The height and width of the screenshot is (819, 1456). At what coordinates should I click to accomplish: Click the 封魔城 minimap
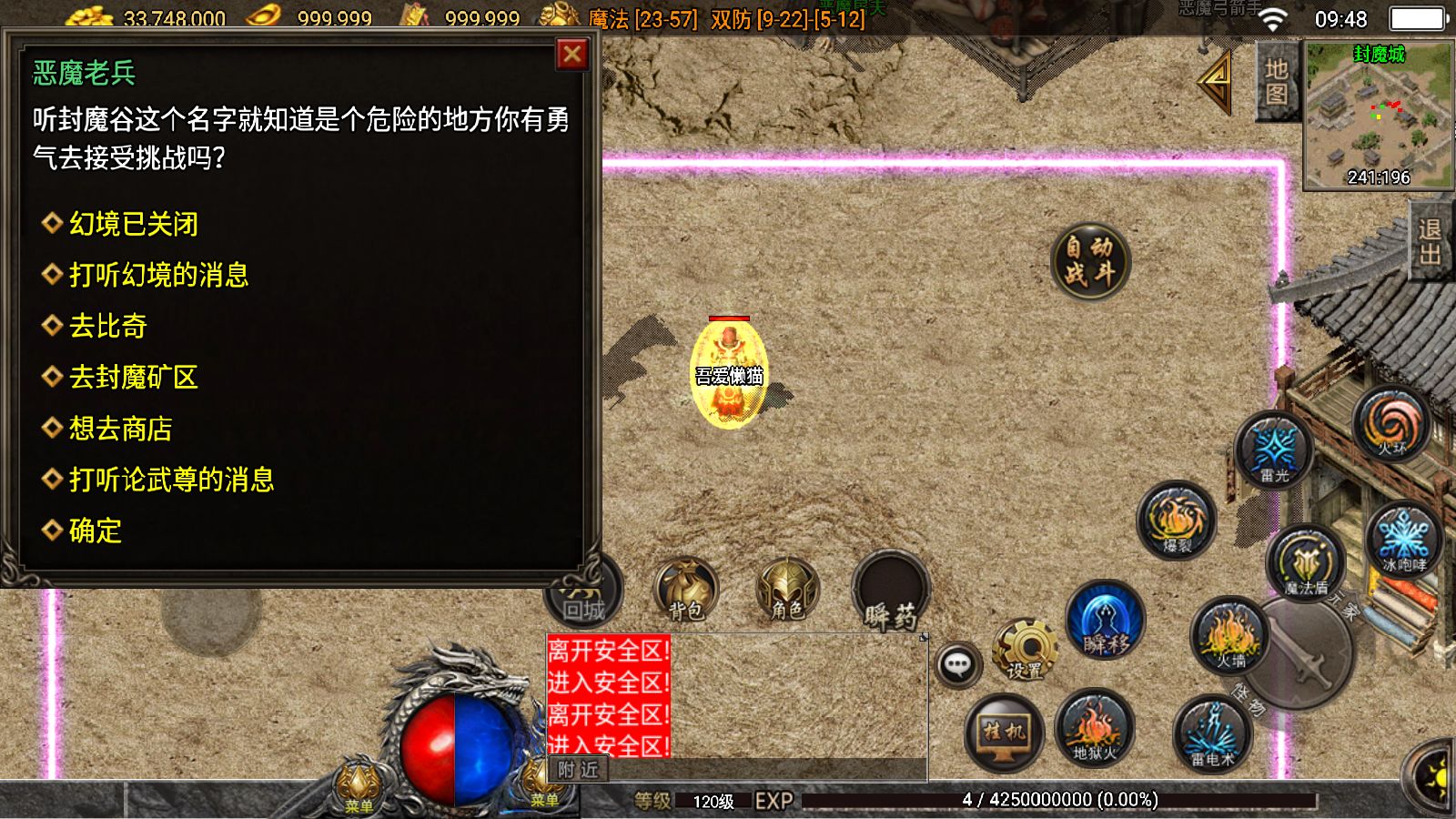coord(1378,115)
